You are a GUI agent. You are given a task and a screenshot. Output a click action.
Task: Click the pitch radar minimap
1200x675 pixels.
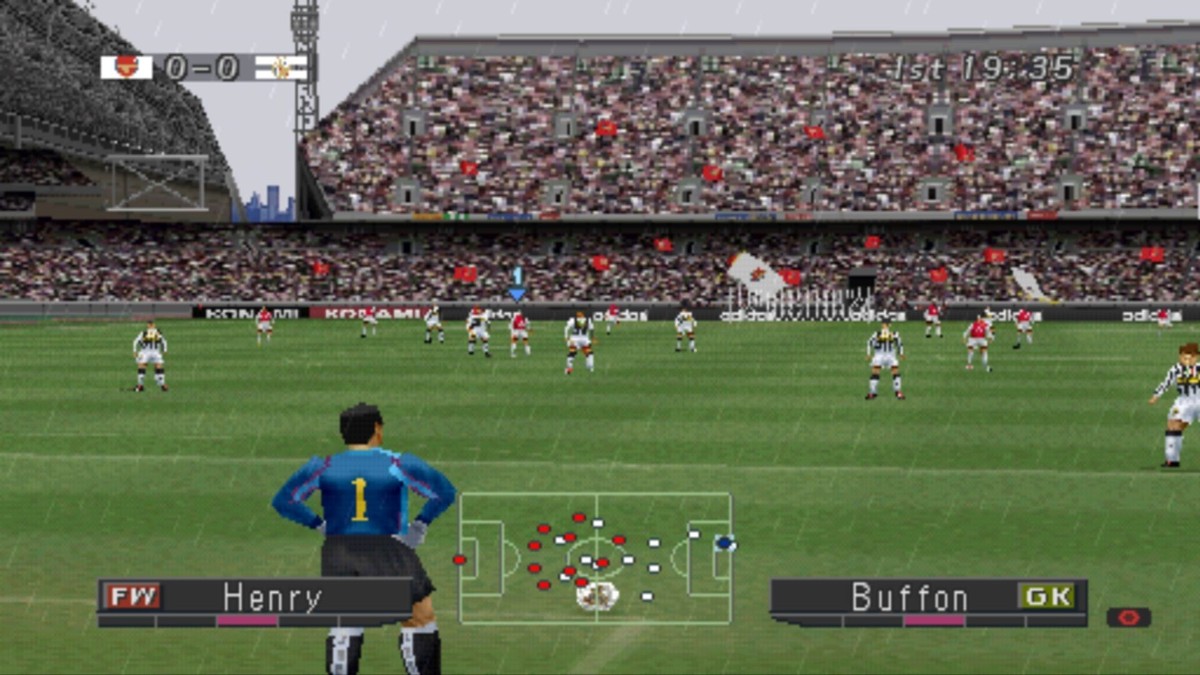coord(595,558)
